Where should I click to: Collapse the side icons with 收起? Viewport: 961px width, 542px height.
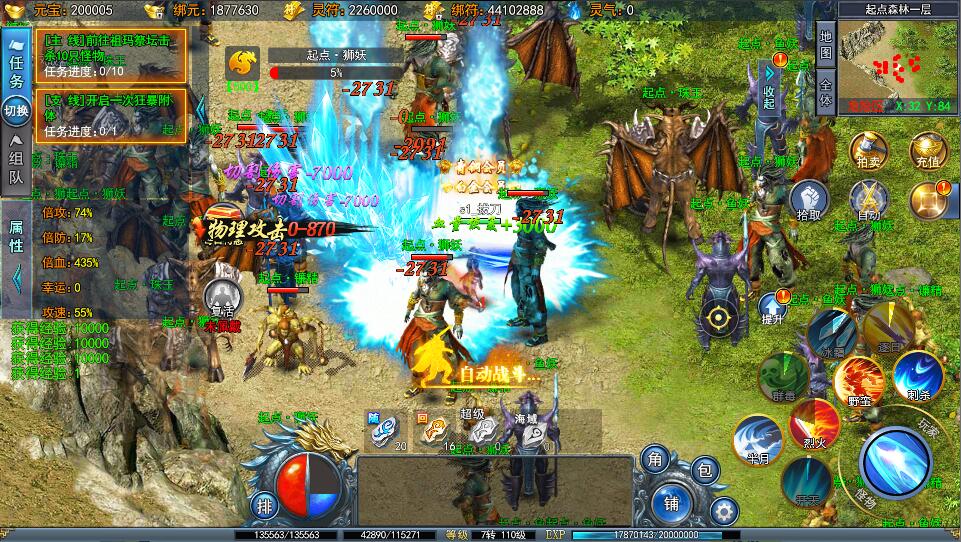click(768, 91)
